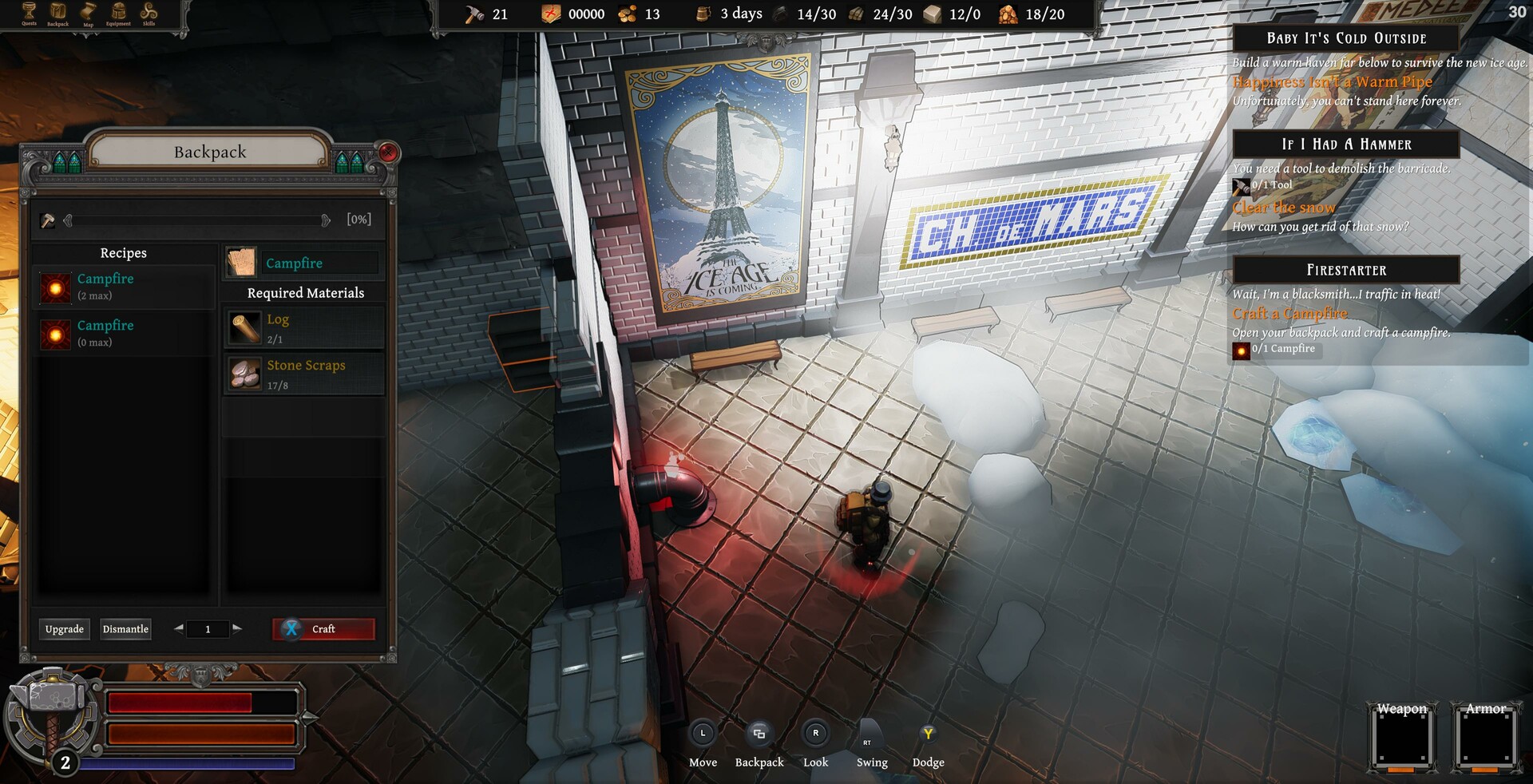This screenshot has height=784, width=1533.
Task: Click the craft quantity input field
Action: (208, 629)
